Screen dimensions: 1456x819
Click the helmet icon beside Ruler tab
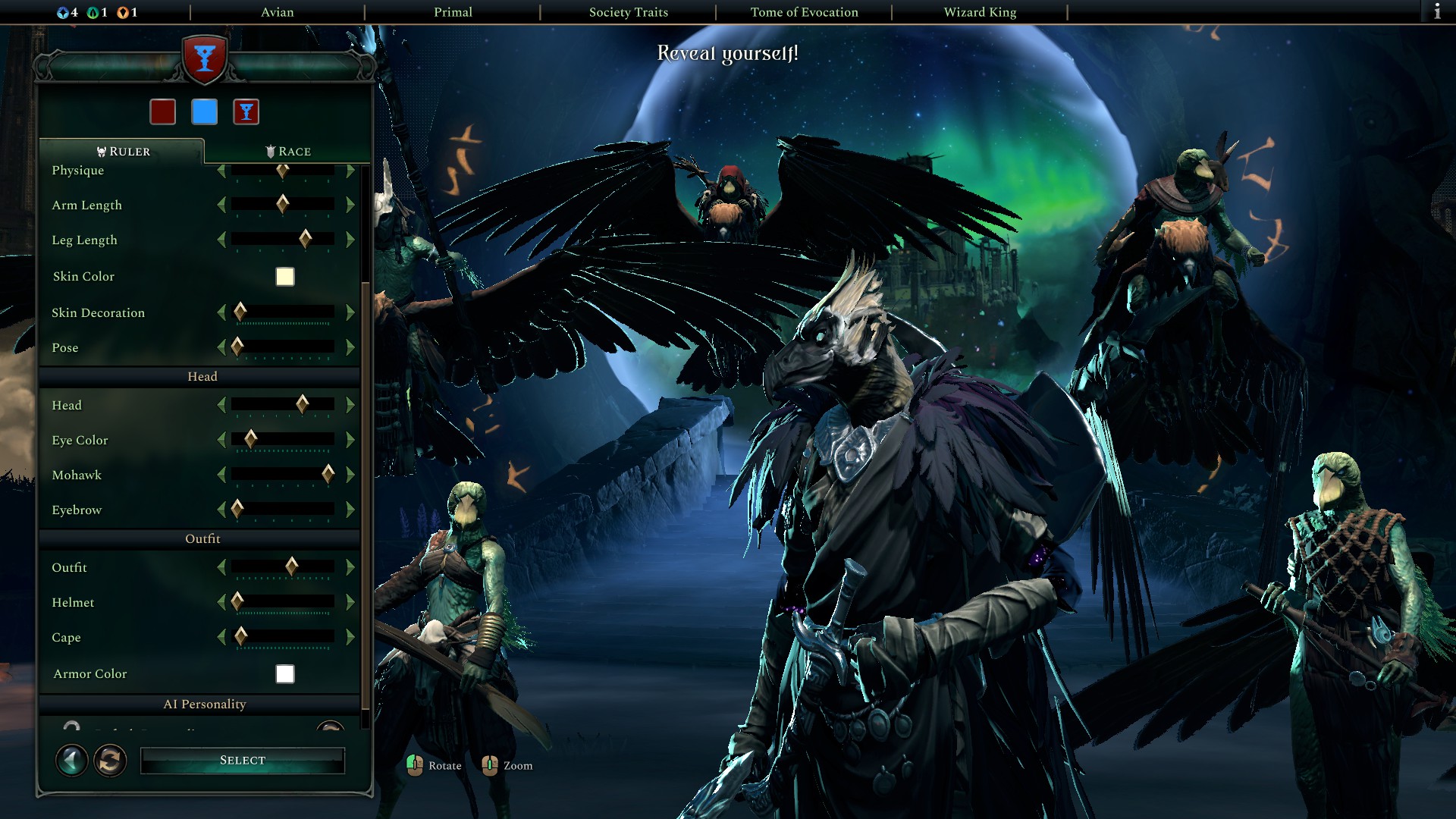click(x=99, y=151)
